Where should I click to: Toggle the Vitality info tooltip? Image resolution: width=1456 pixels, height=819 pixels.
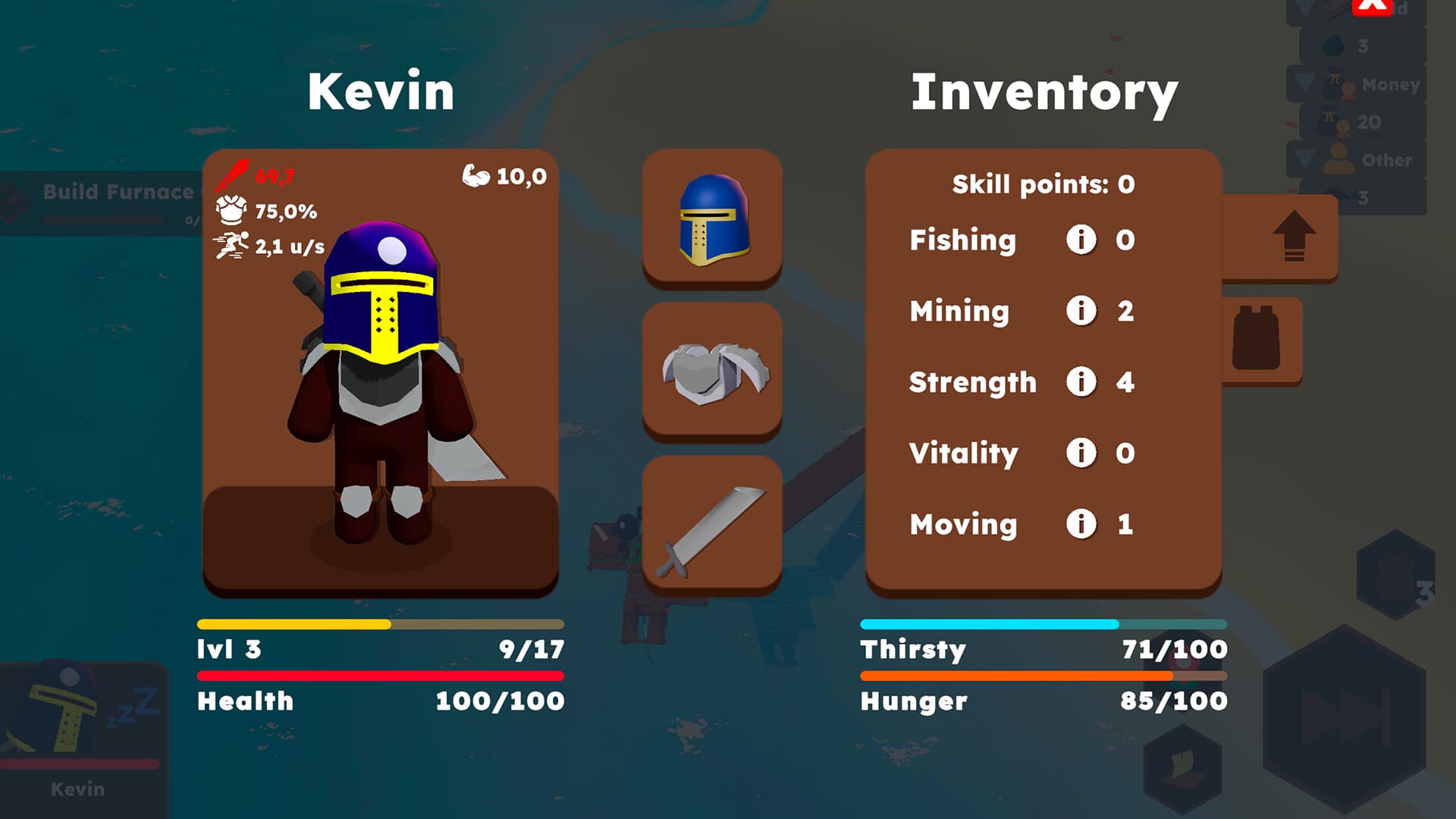click(x=1083, y=453)
